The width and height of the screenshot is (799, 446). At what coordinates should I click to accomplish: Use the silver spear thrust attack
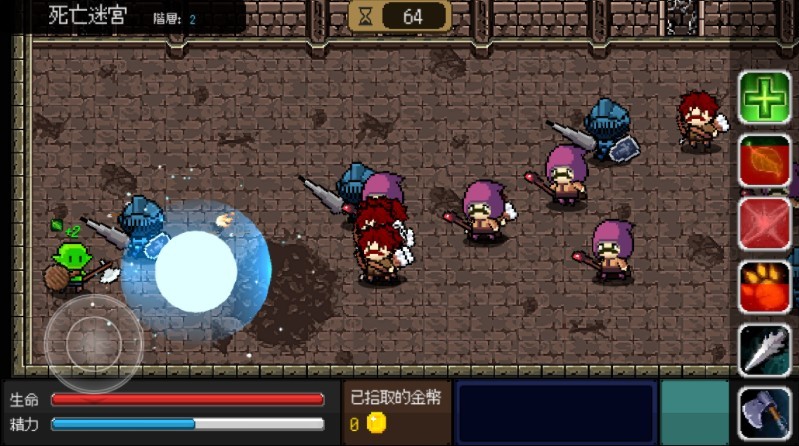[x=765, y=350]
